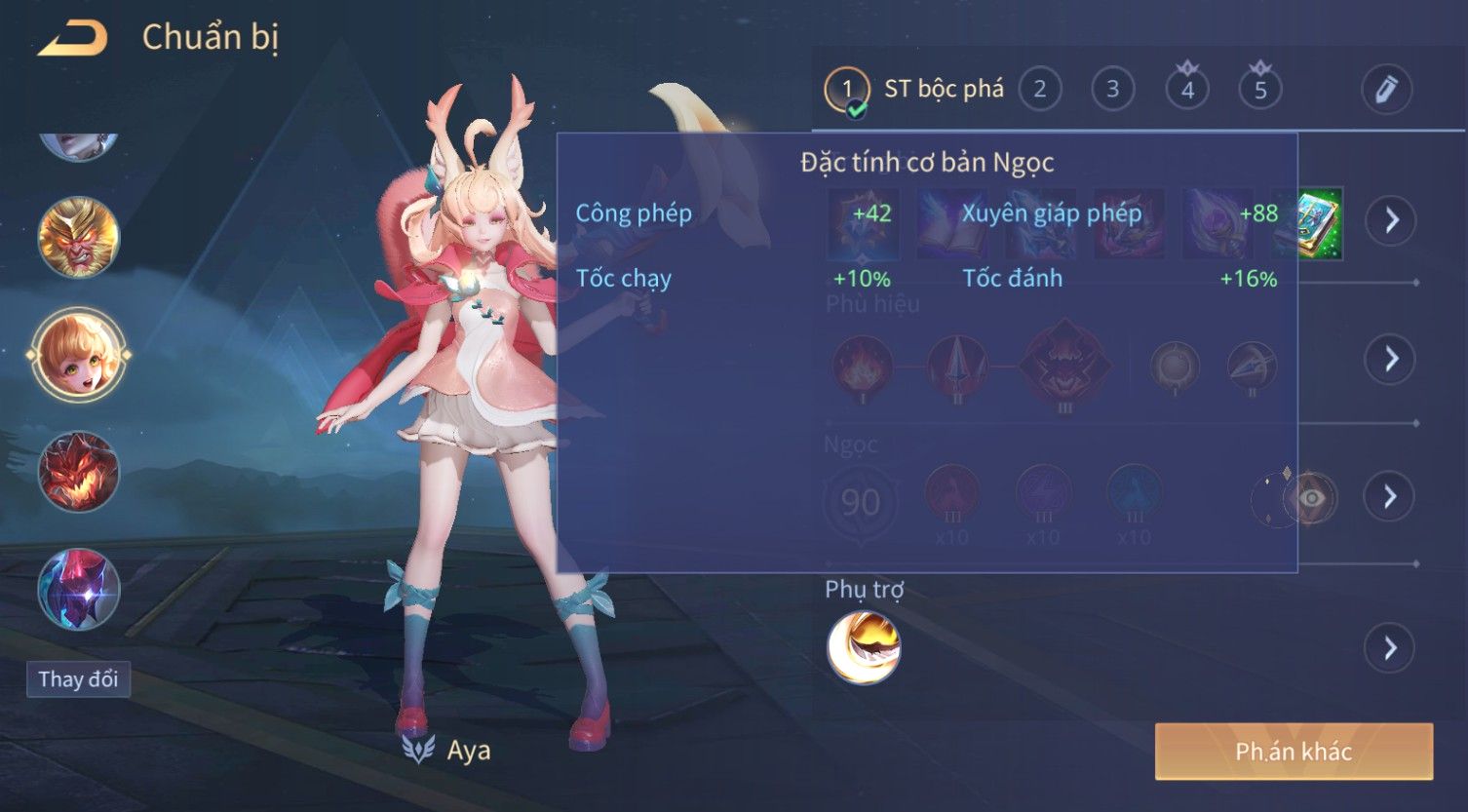The image size is (1468, 812).
Task: Switch to build preset 2
Action: [1039, 90]
